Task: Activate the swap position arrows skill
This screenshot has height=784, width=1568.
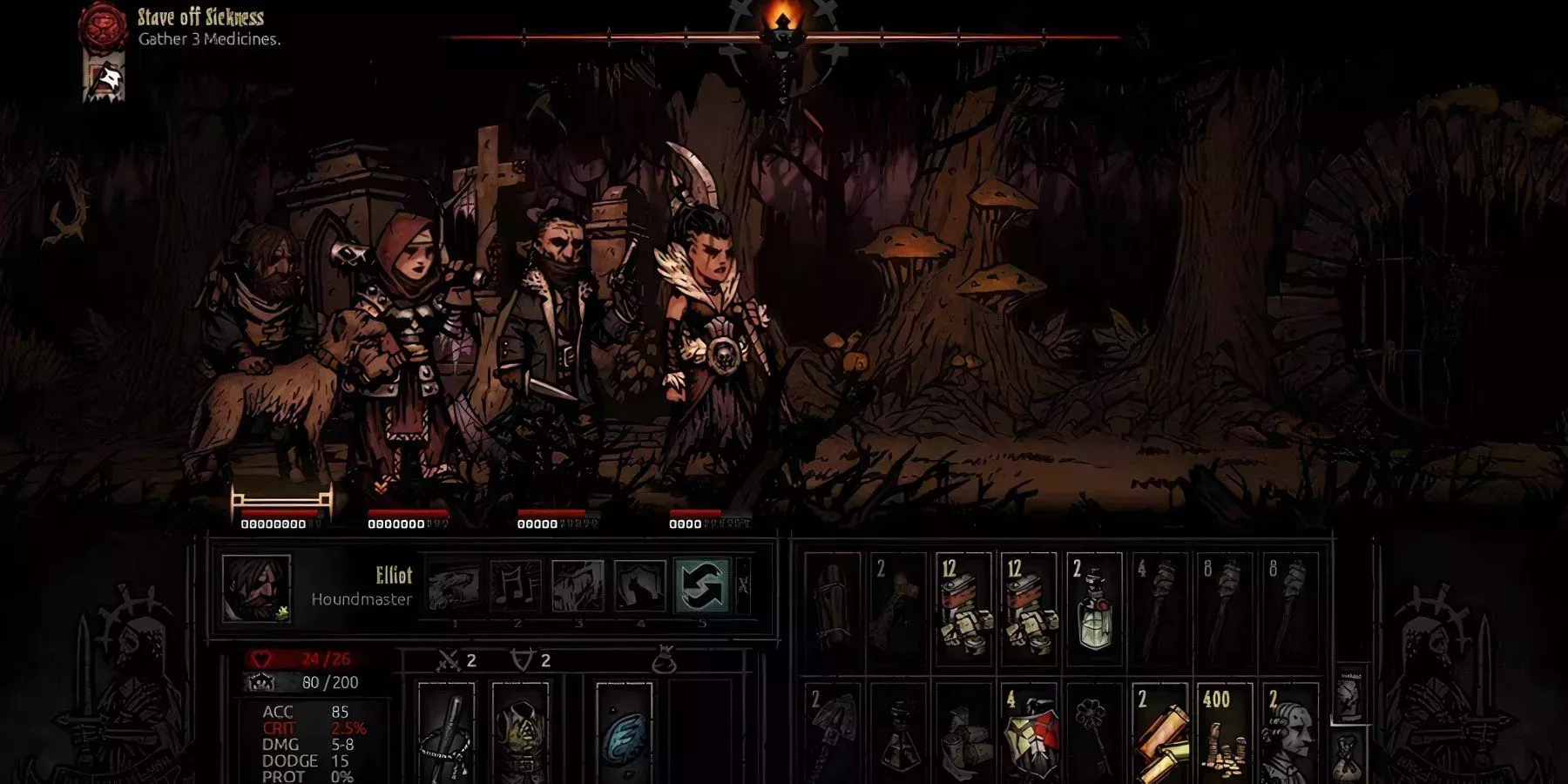Action: pyautogui.click(x=702, y=585)
